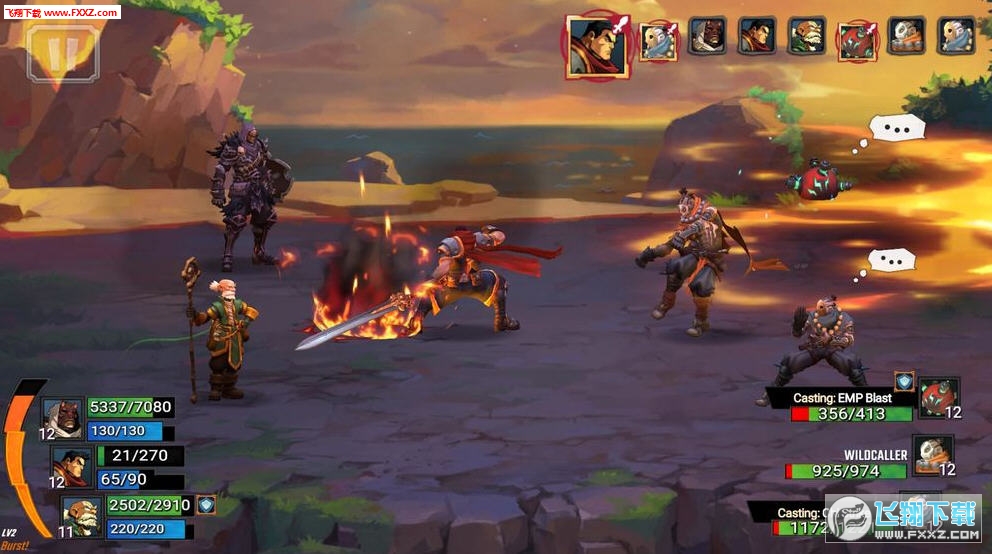Screen dimensions: 992x554
Task: Click the red drone portrait in the turn order
Action: (x=857, y=38)
